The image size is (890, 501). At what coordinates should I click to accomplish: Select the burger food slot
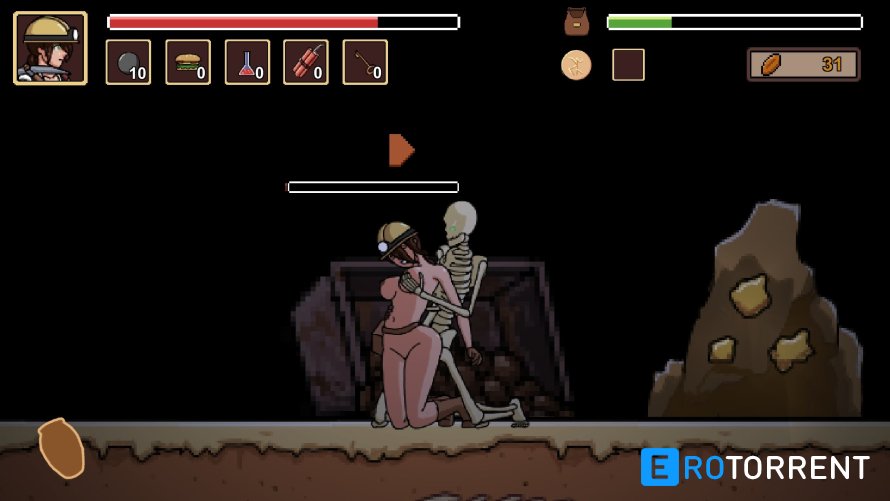(188, 62)
